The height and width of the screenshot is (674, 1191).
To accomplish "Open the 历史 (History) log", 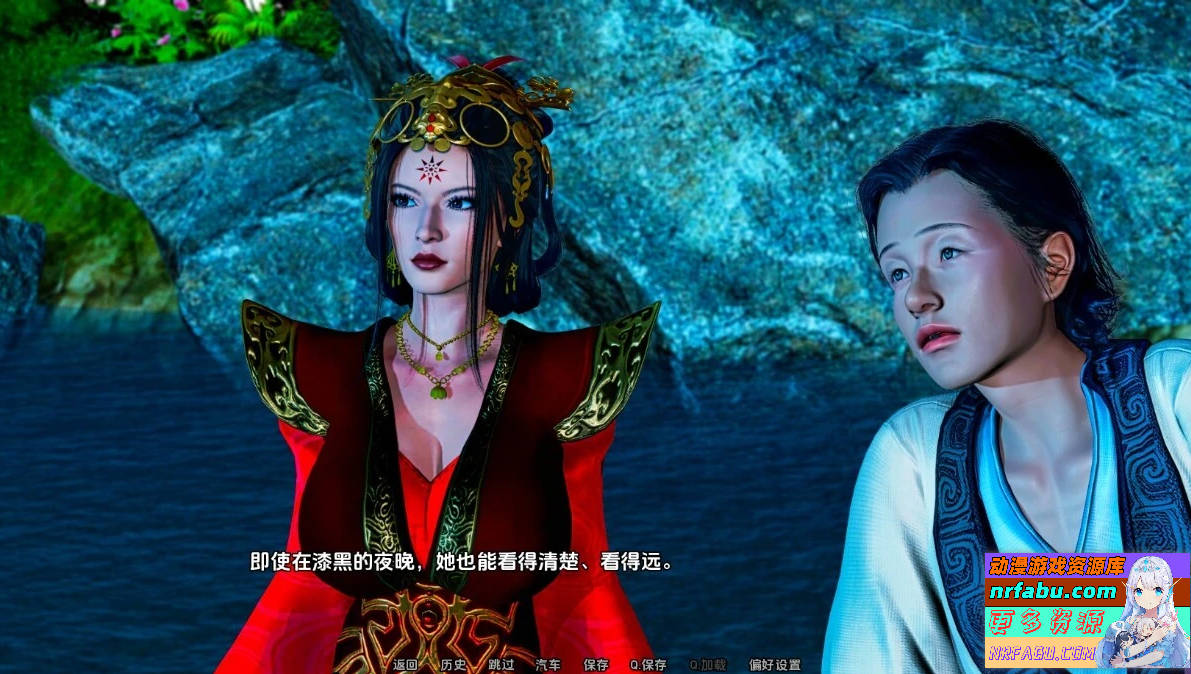I will point(453,665).
